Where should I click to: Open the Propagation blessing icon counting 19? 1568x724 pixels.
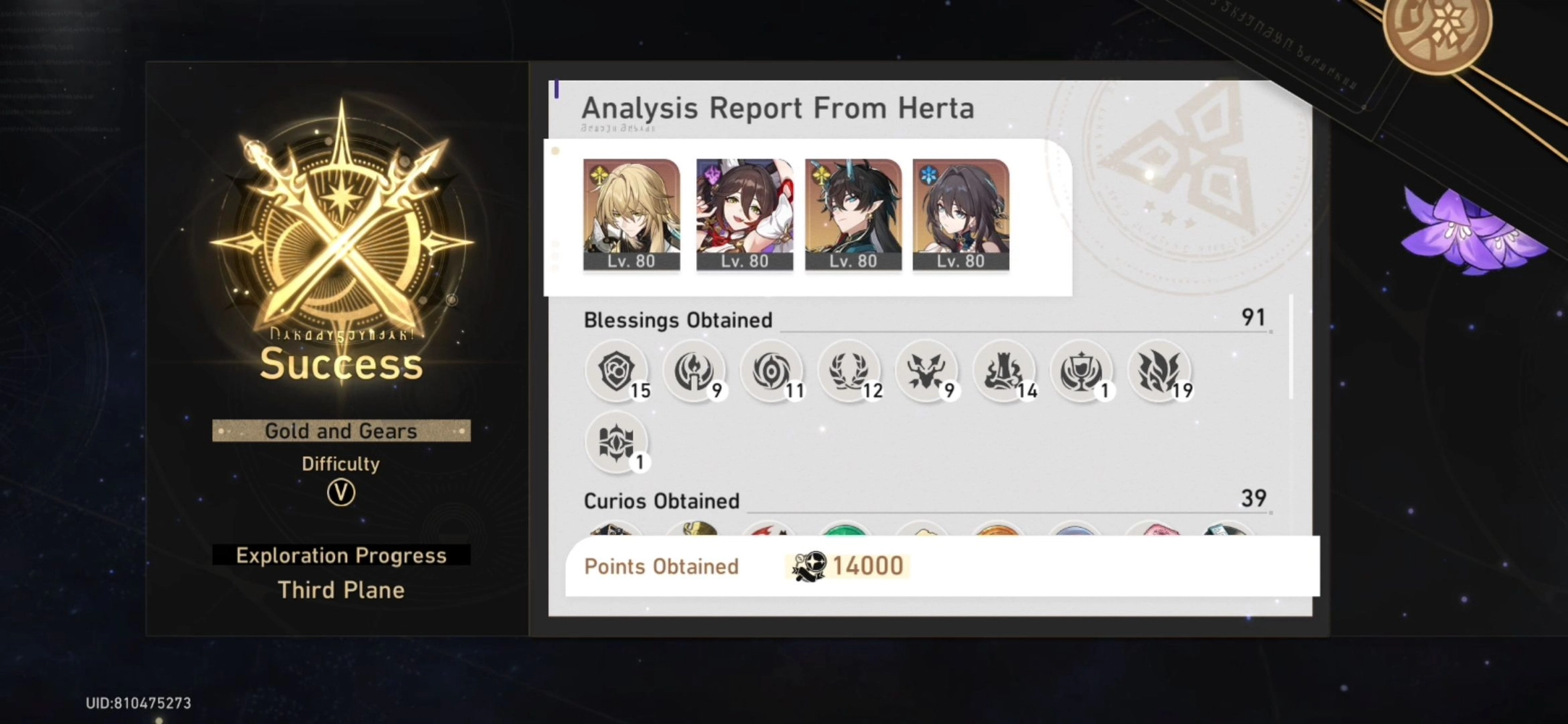[x=1161, y=371]
